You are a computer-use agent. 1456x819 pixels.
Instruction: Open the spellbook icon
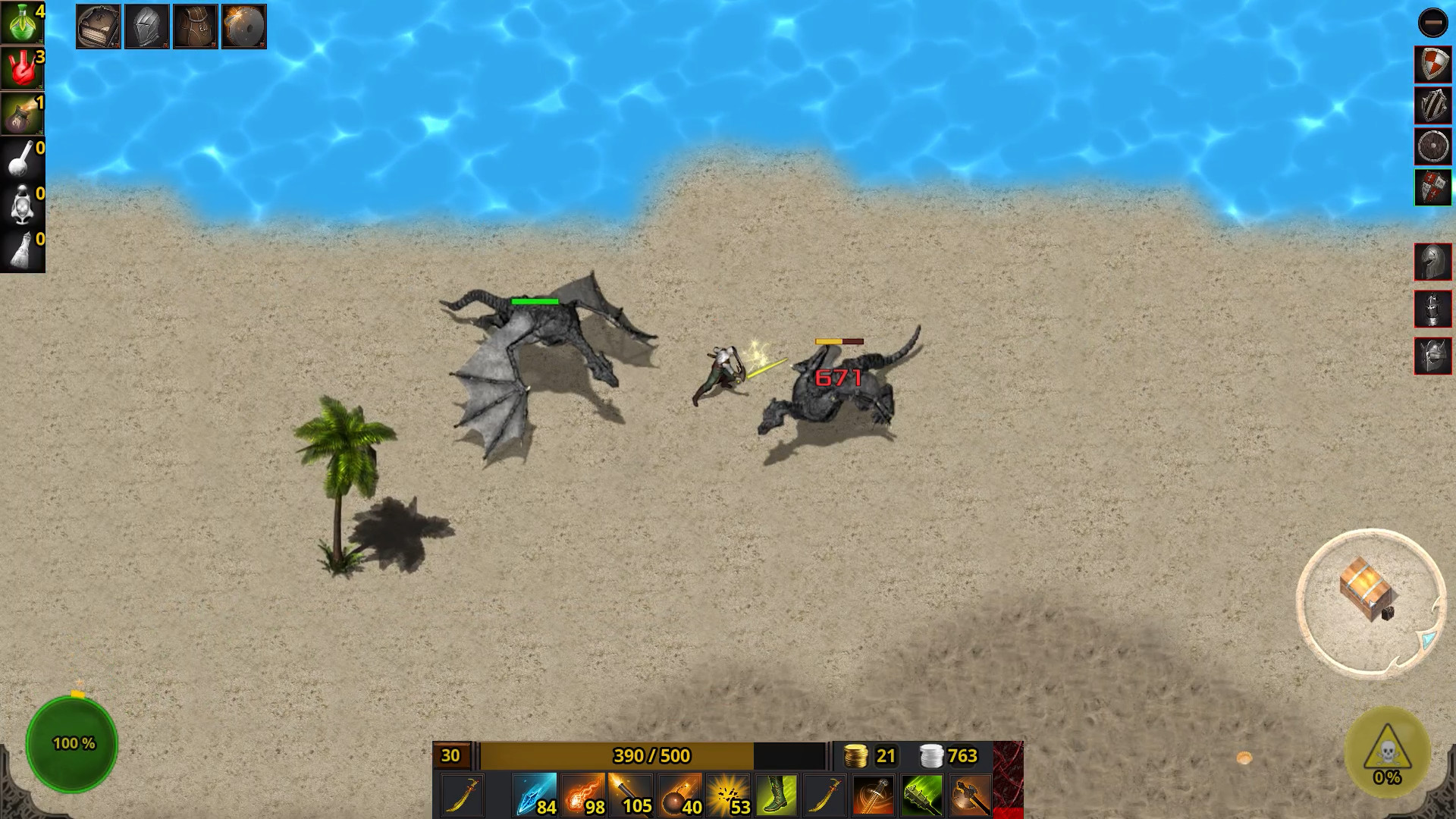click(99, 27)
